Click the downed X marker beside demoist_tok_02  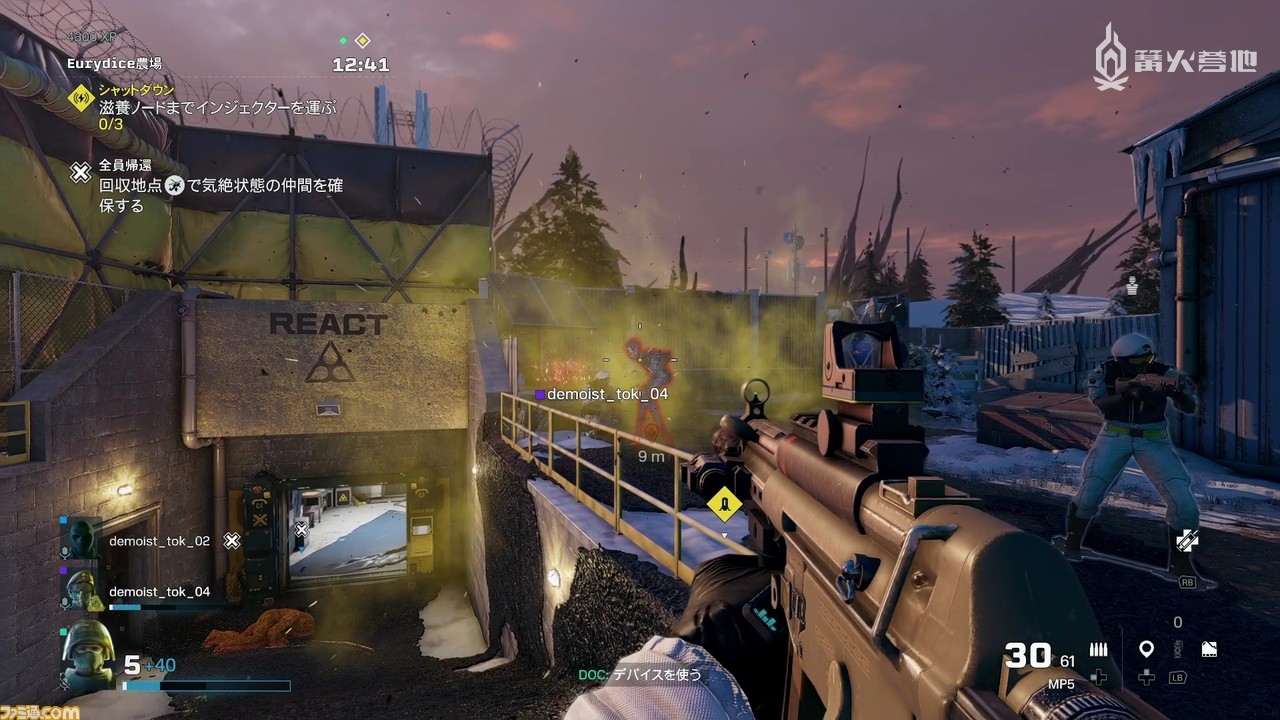(x=232, y=541)
